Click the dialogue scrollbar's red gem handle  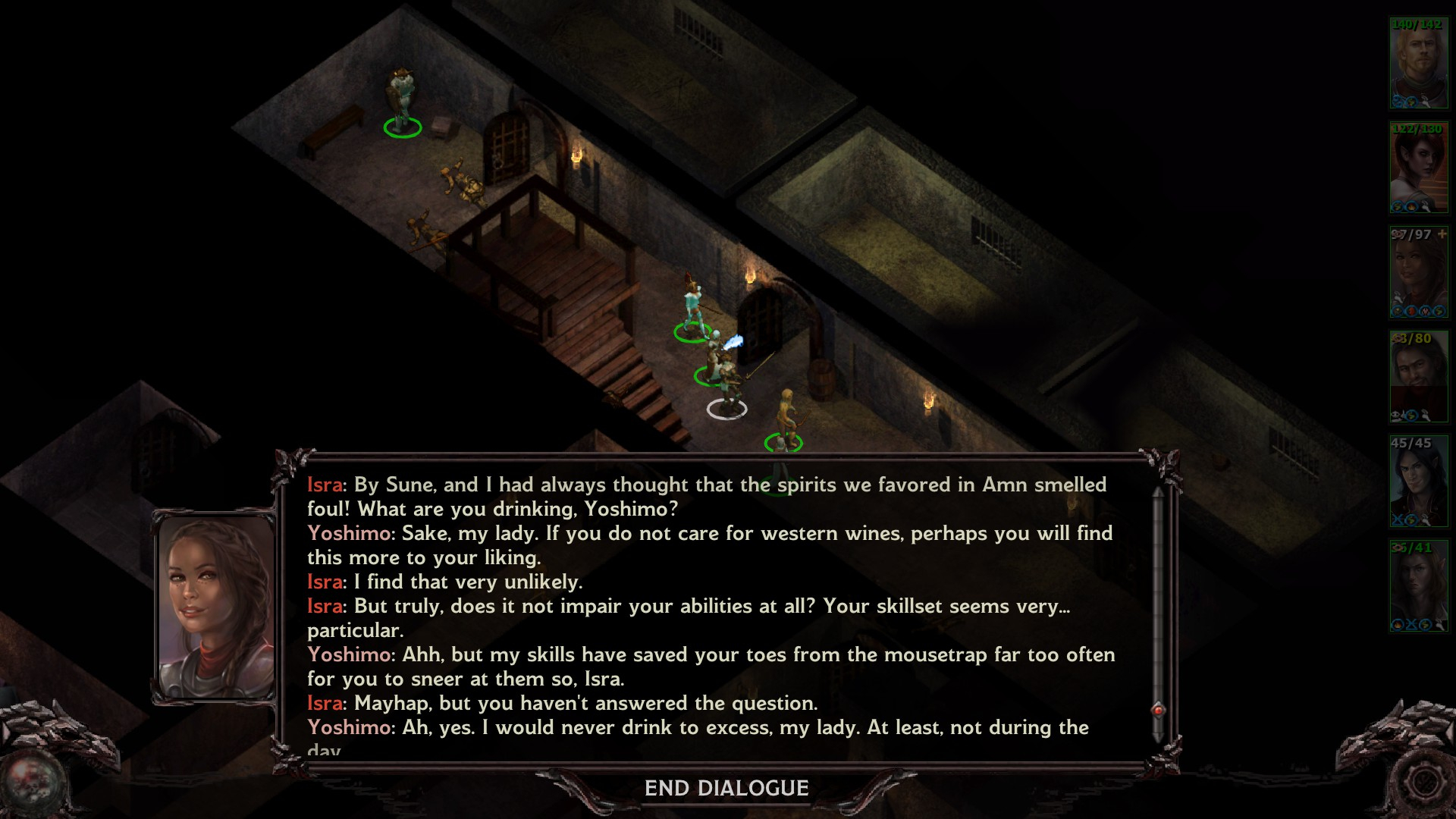coord(1158,710)
